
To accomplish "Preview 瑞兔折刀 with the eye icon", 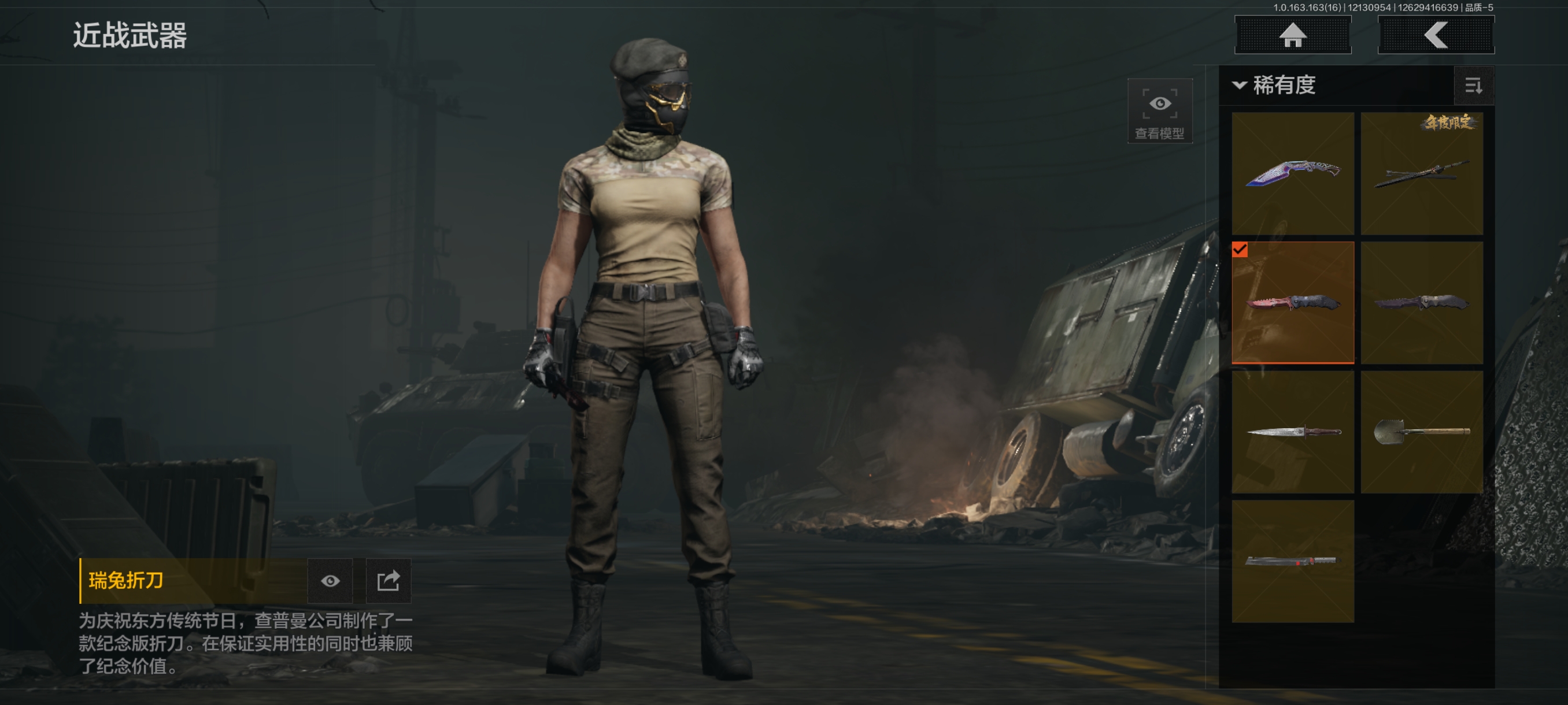I will pyautogui.click(x=330, y=581).
